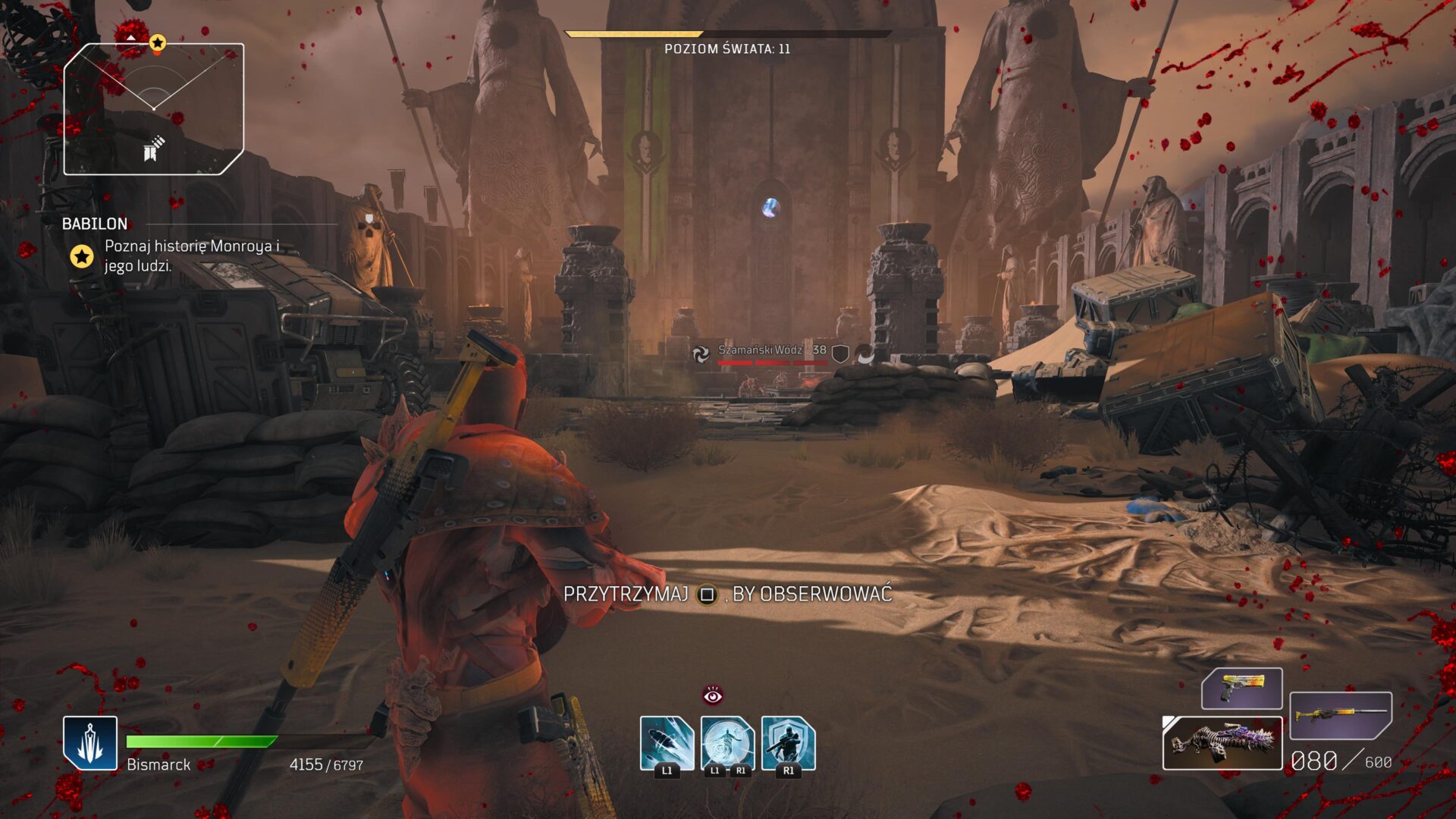Viewport: 1456px width, 819px height.
Task: Activate the glowing figure sphere ability
Action: click(727, 743)
